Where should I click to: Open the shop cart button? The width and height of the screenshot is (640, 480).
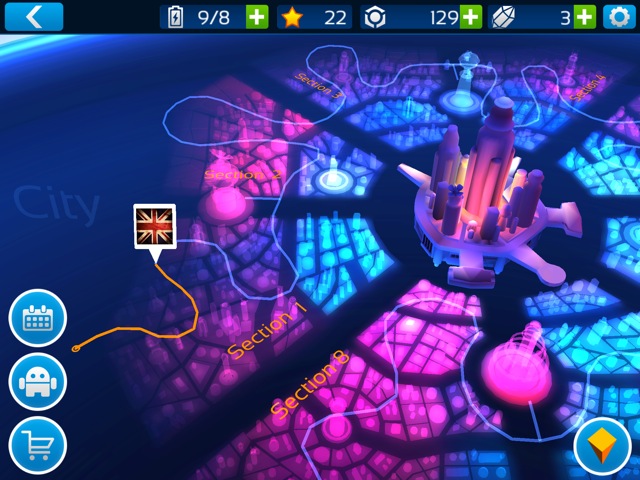(x=38, y=444)
